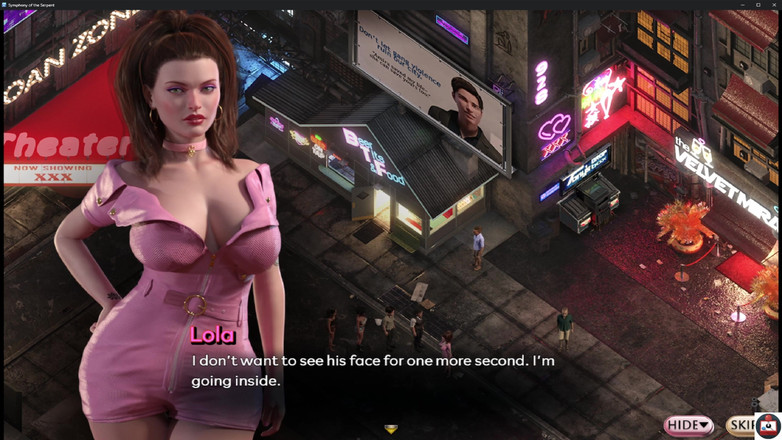Close the game window
Viewport: 782px width, 440px height.
pos(773,5)
